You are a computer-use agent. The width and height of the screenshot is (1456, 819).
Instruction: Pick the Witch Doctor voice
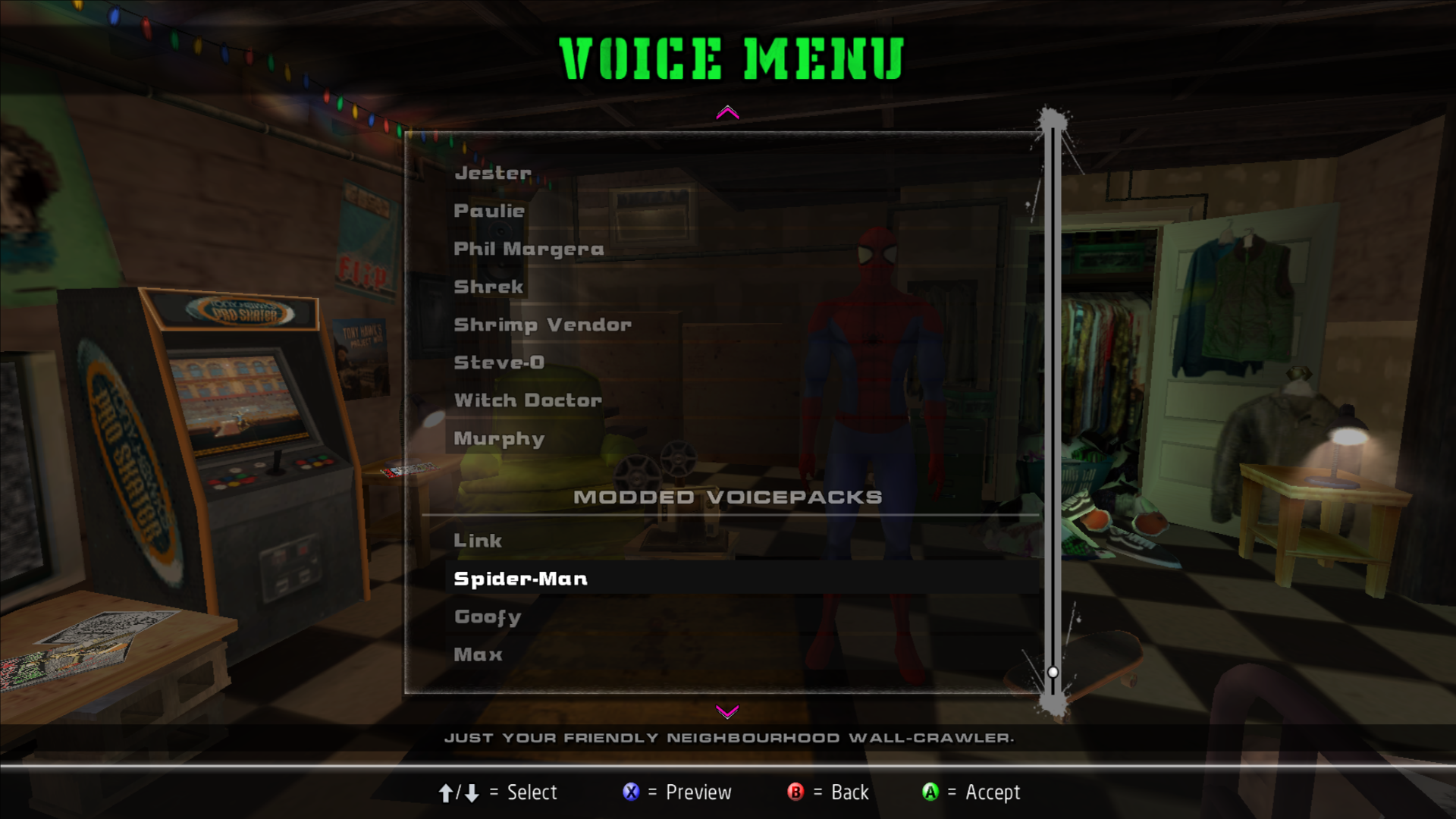528,400
